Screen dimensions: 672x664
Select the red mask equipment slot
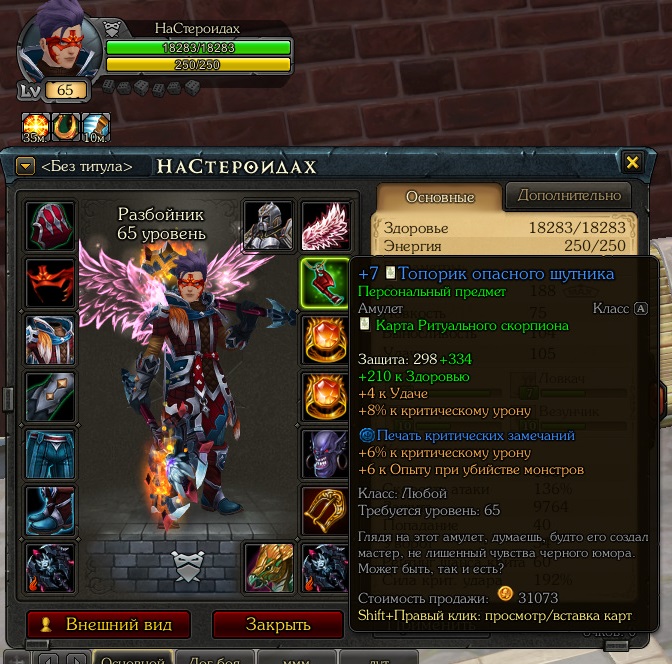[x=50, y=284]
